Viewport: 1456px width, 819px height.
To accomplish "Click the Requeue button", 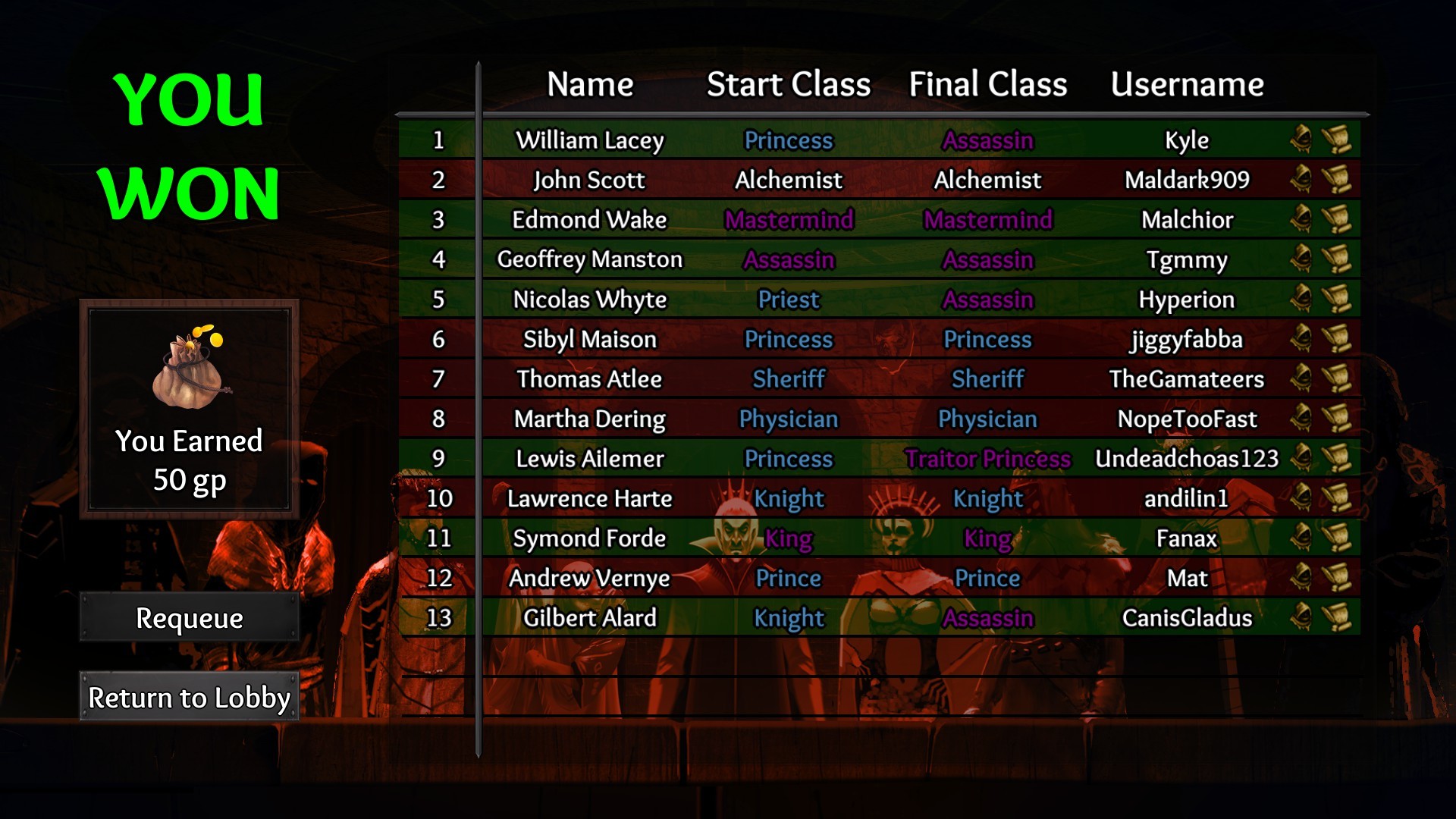I will pos(189,618).
